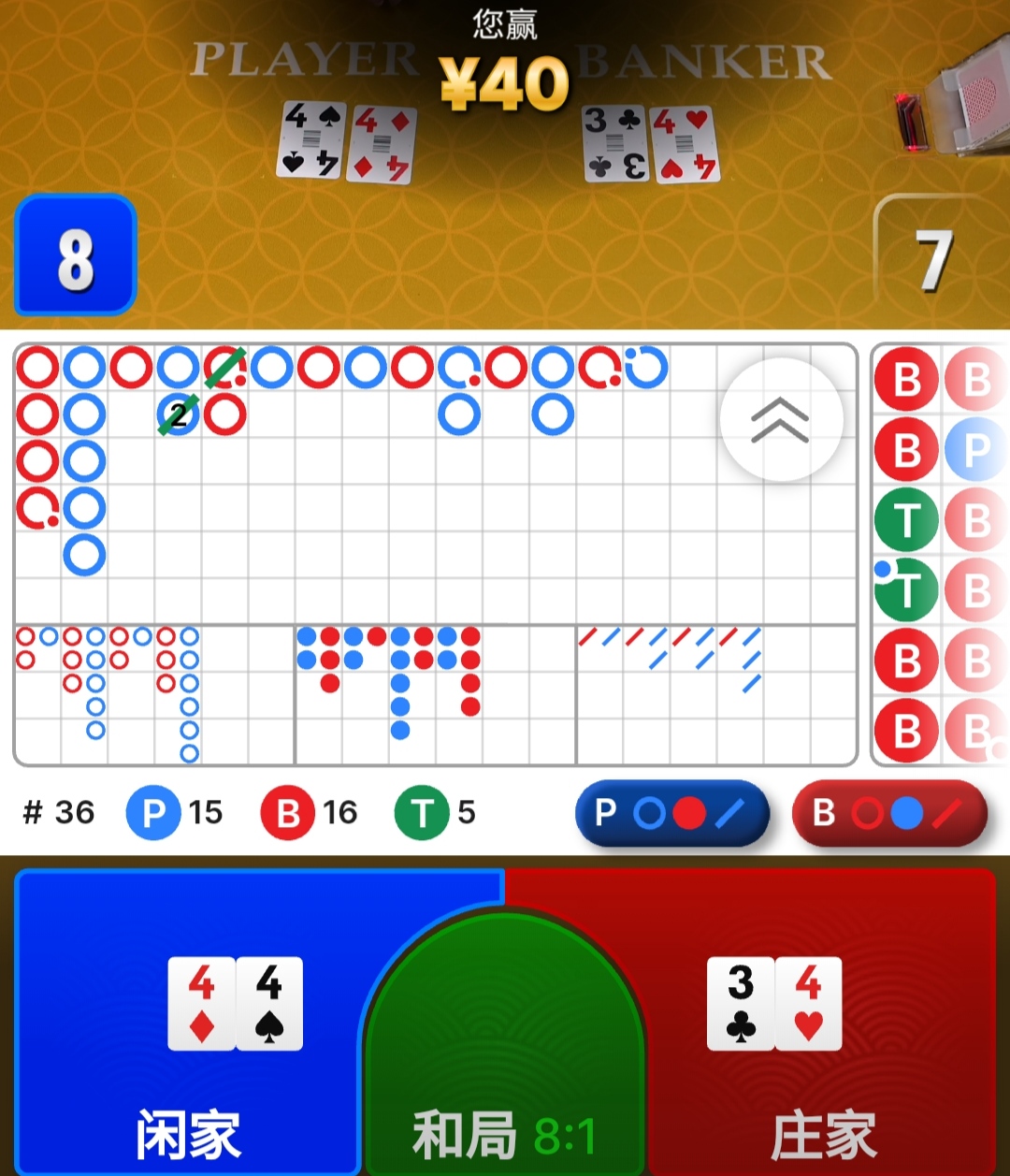This screenshot has height=1176, width=1010.
Task: Expand the roadmap with double-arrow button
Action: click(781, 420)
